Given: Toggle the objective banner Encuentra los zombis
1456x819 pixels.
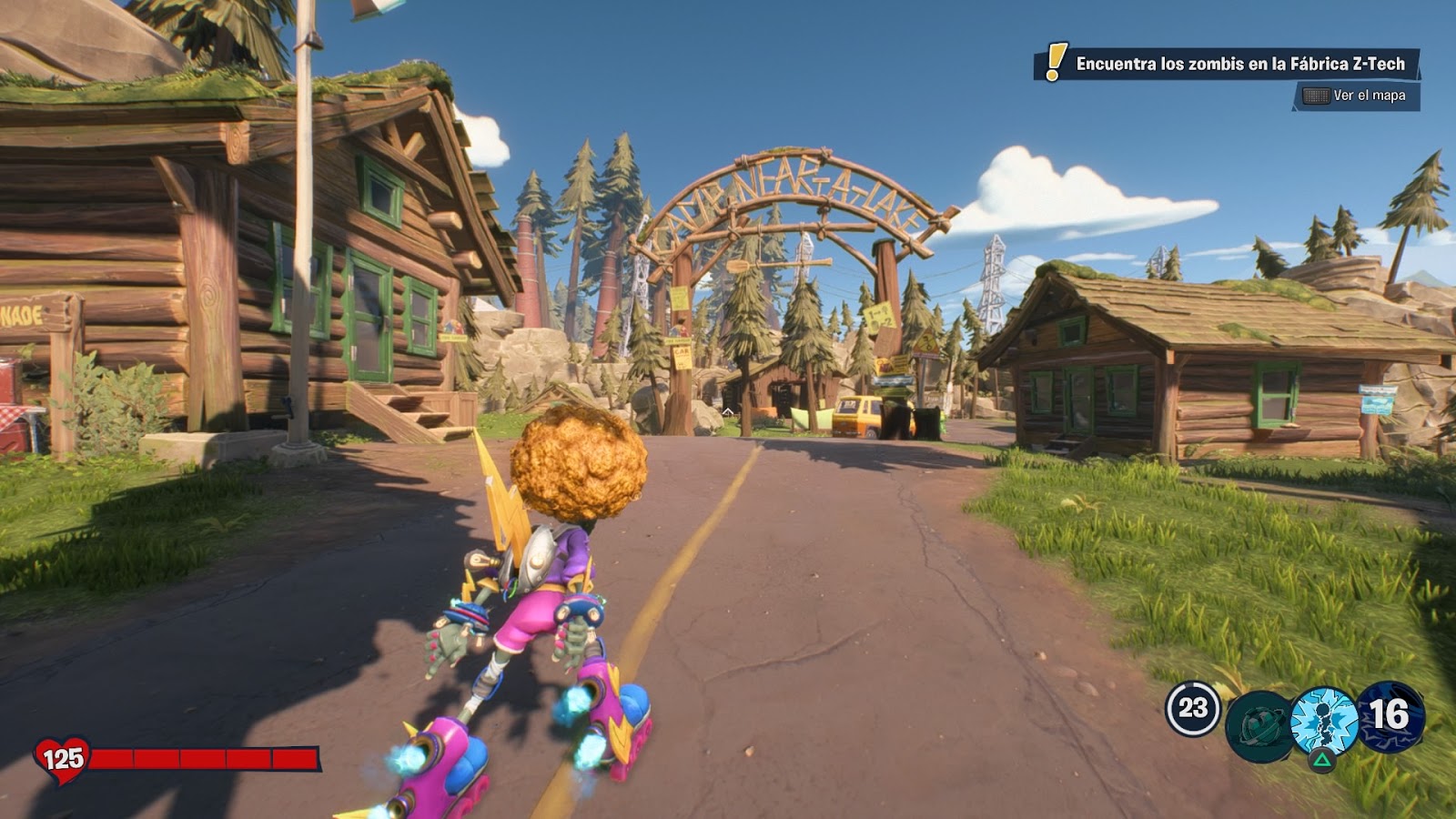Looking at the screenshot, I should pos(1238,64).
